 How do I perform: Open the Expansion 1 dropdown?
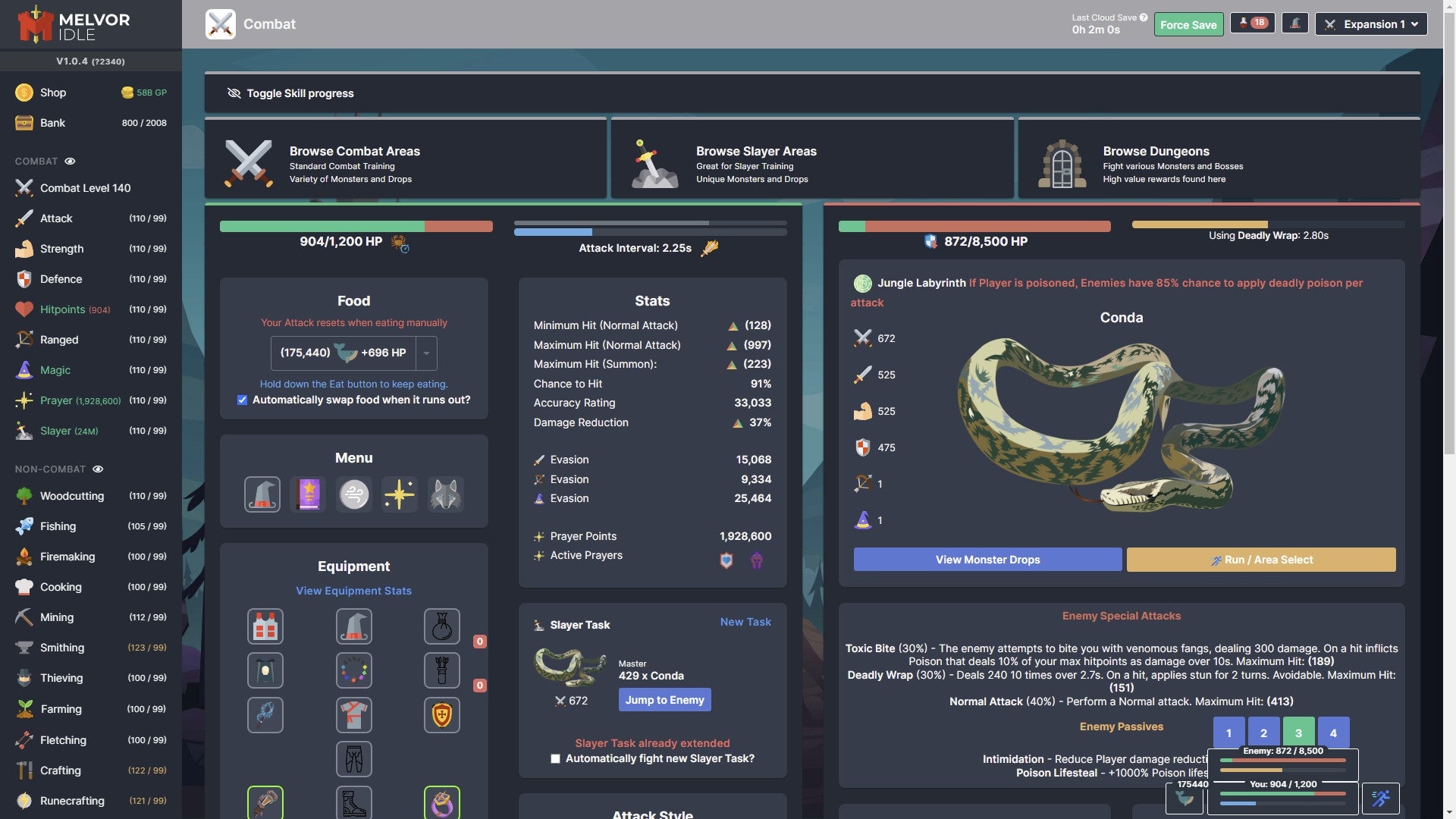pos(1371,24)
